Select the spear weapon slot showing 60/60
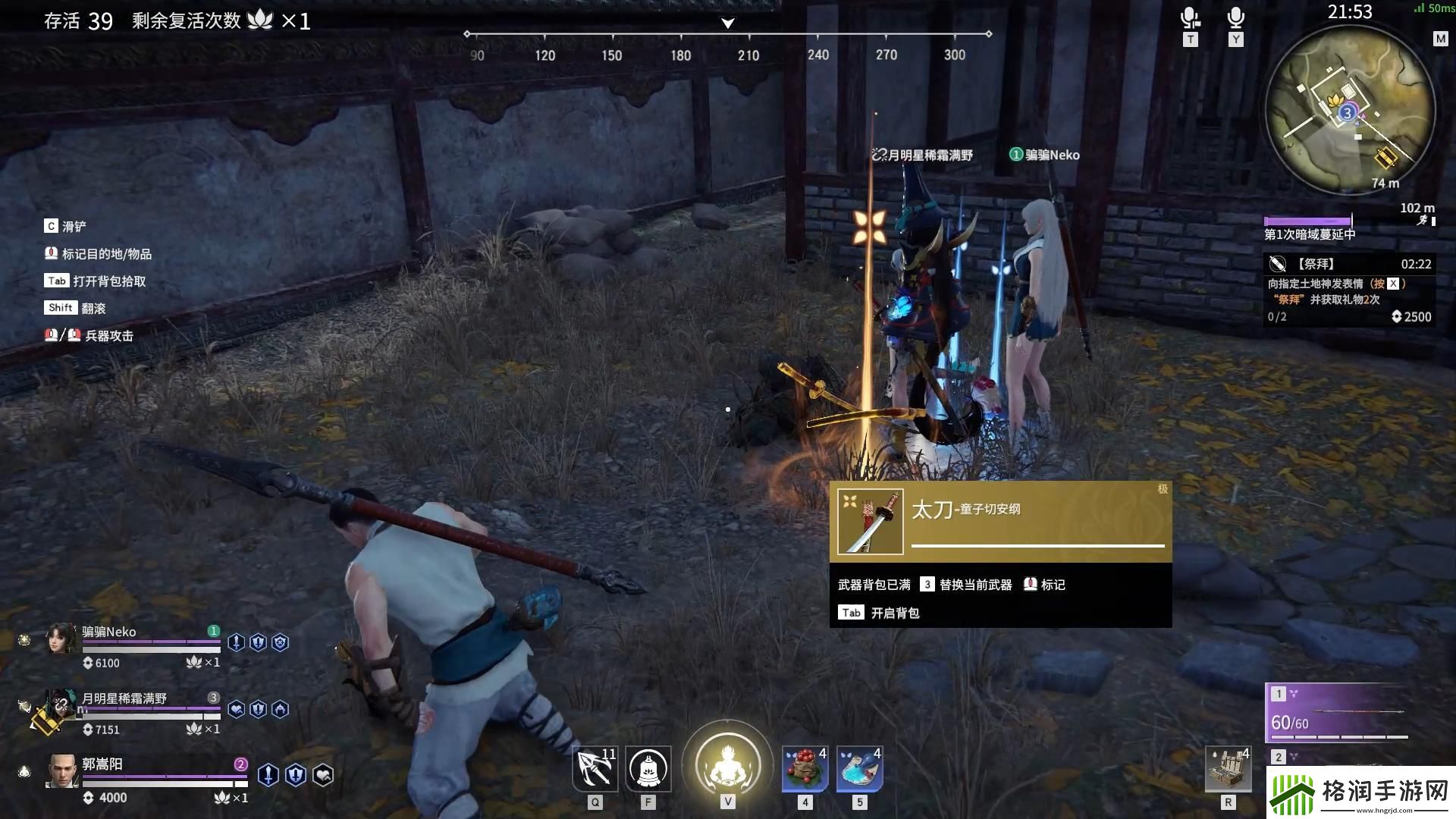Image resolution: width=1456 pixels, height=819 pixels. pos(1338,713)
